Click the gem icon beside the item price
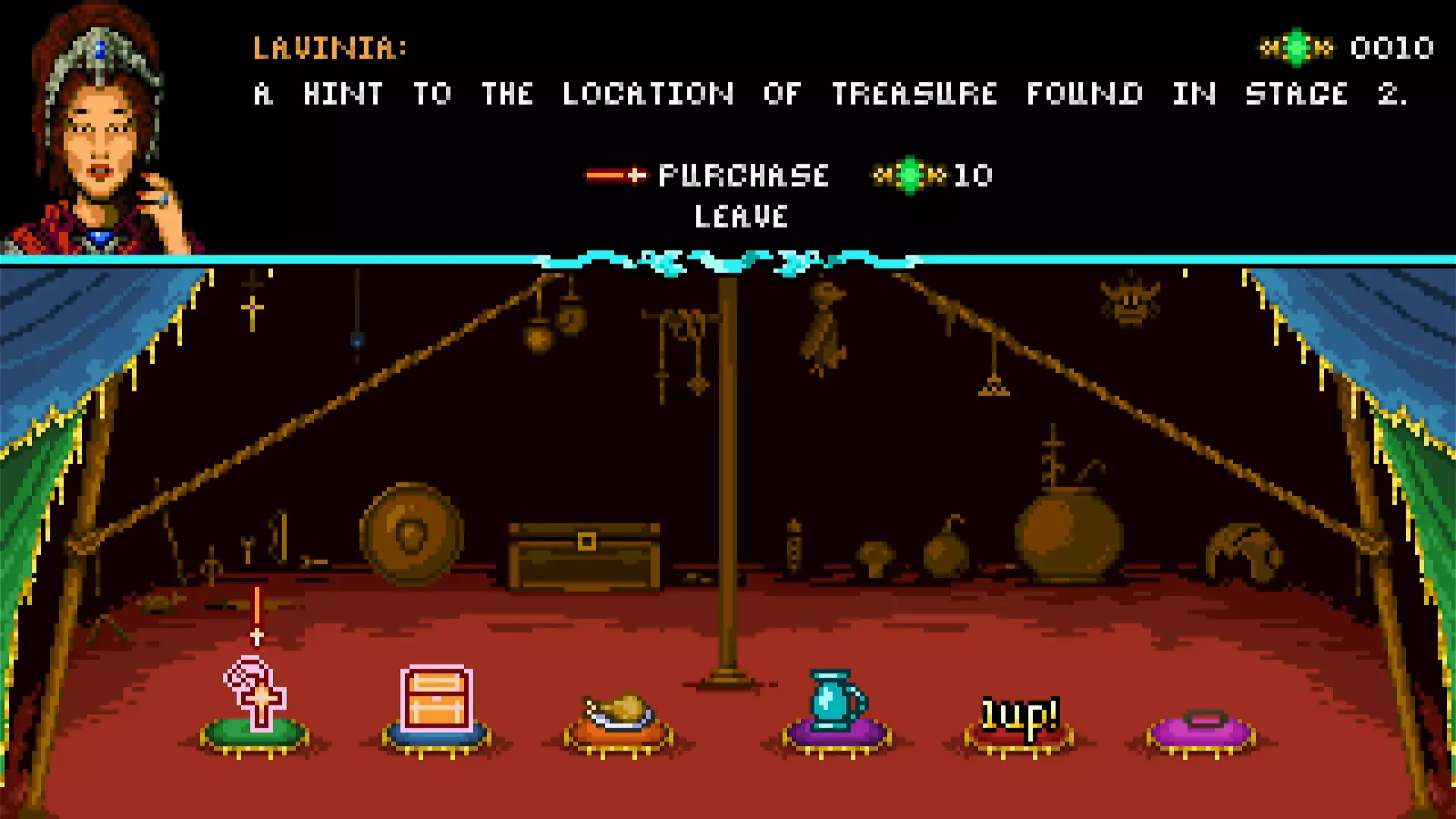Image resolution: width=1456 pixels, height=819 pixels. (910, 174)
